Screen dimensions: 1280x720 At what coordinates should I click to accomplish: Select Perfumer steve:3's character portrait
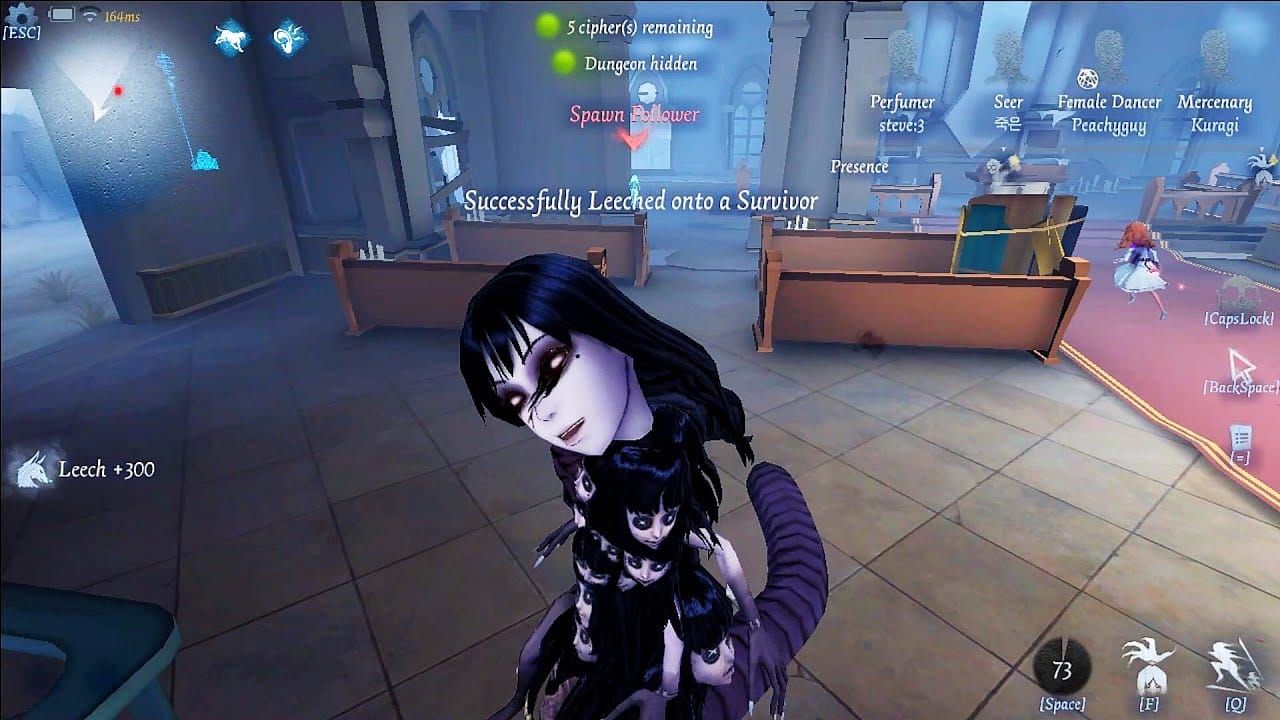(x=900, y=112)
